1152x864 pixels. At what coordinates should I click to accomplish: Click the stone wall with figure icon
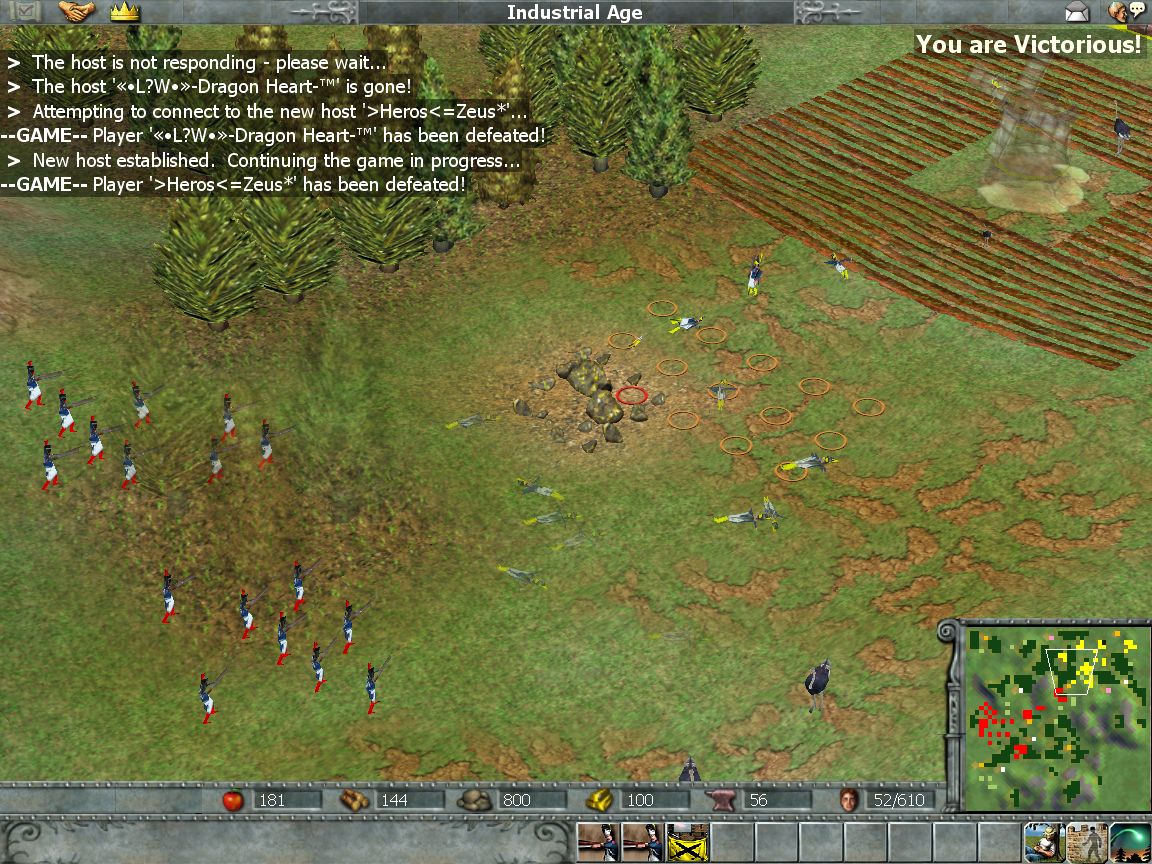1086,843
